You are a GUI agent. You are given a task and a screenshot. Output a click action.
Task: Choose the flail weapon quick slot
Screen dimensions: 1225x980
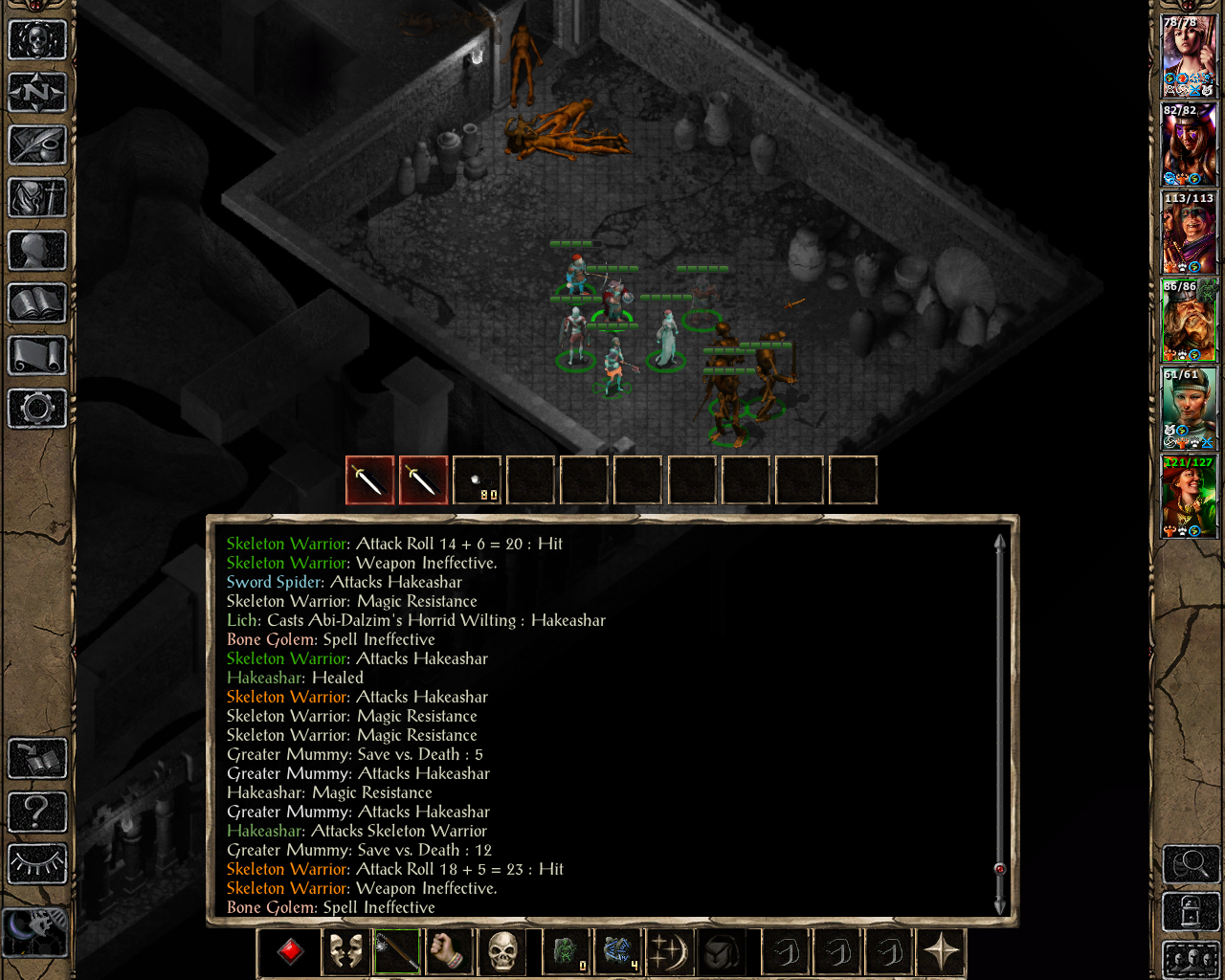click(x=397, y=952)
